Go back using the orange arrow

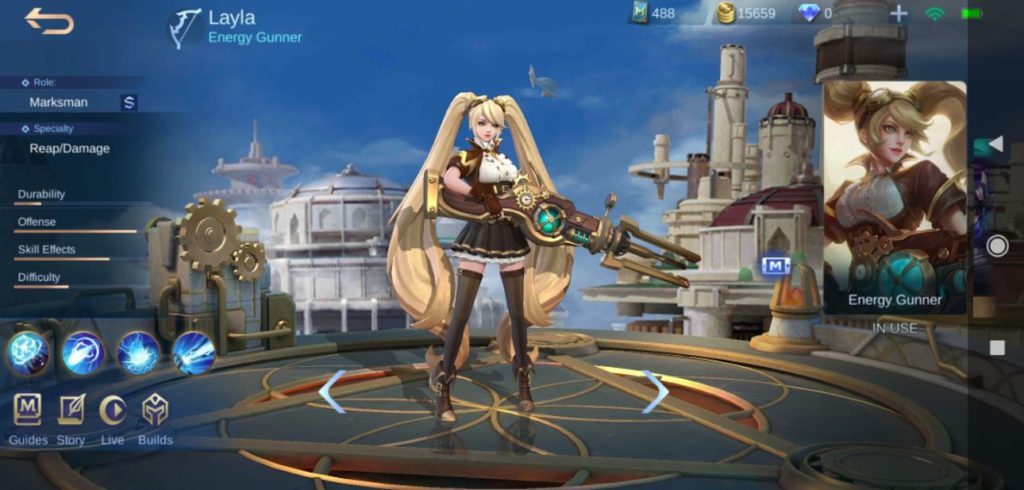[x=49, y=21]
